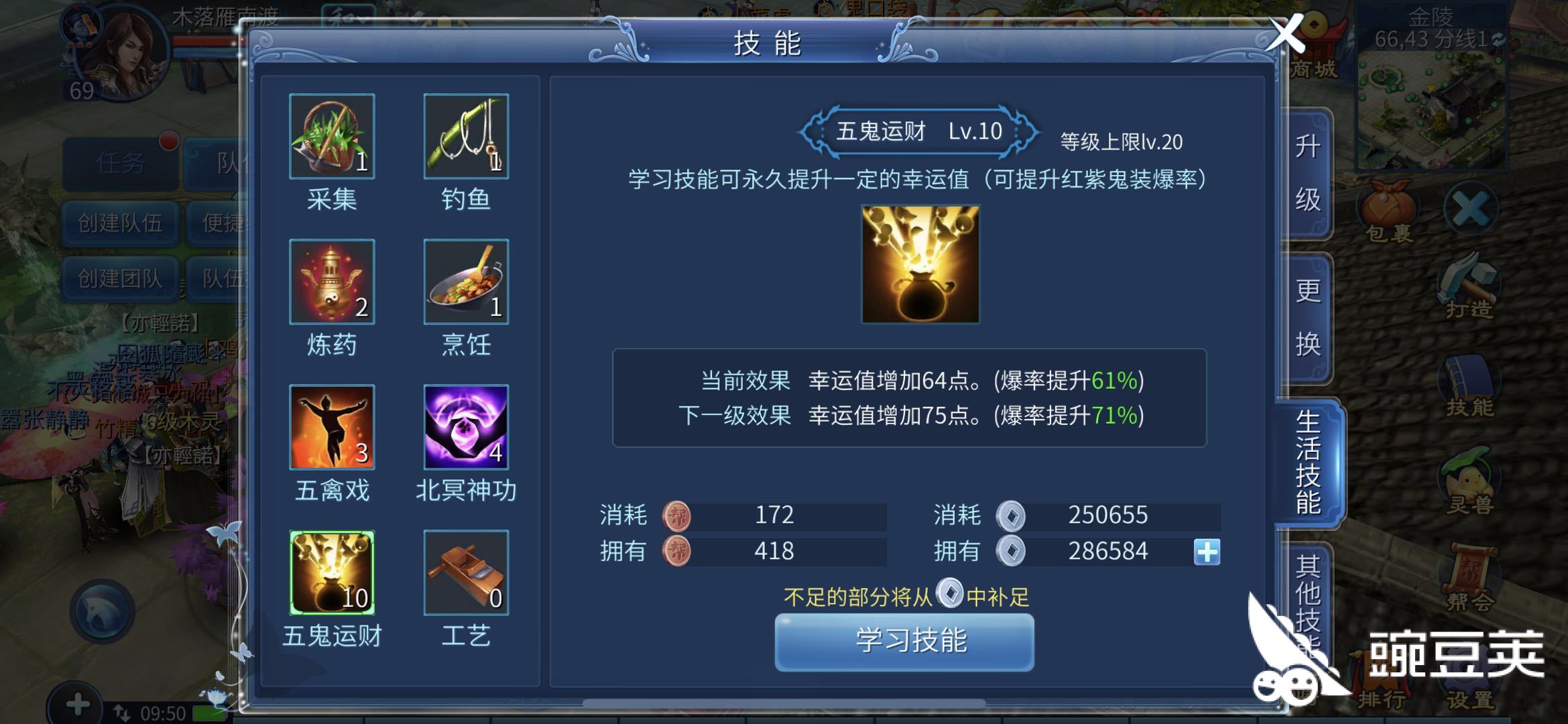Select the 烹饪 cooking skill icon
1568x724 pixels.
coord(466,283)
